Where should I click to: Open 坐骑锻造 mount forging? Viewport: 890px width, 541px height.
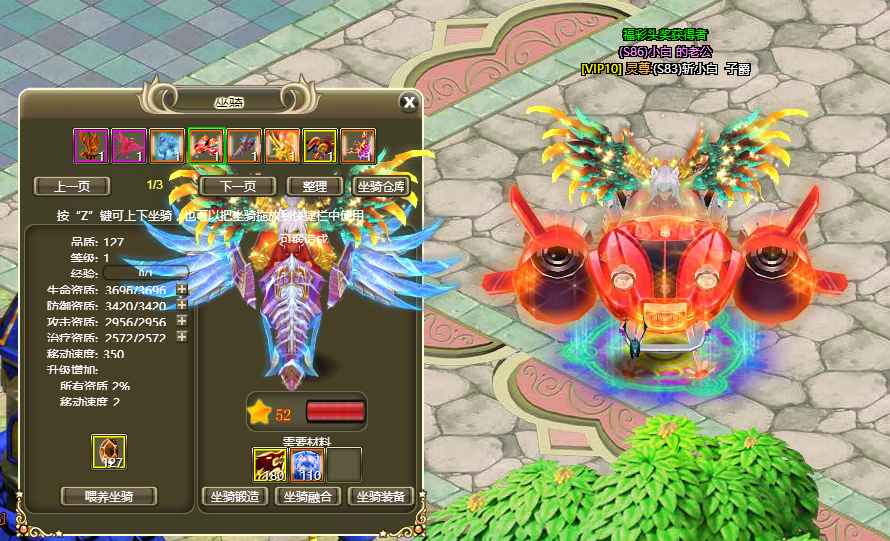[236, 496]
